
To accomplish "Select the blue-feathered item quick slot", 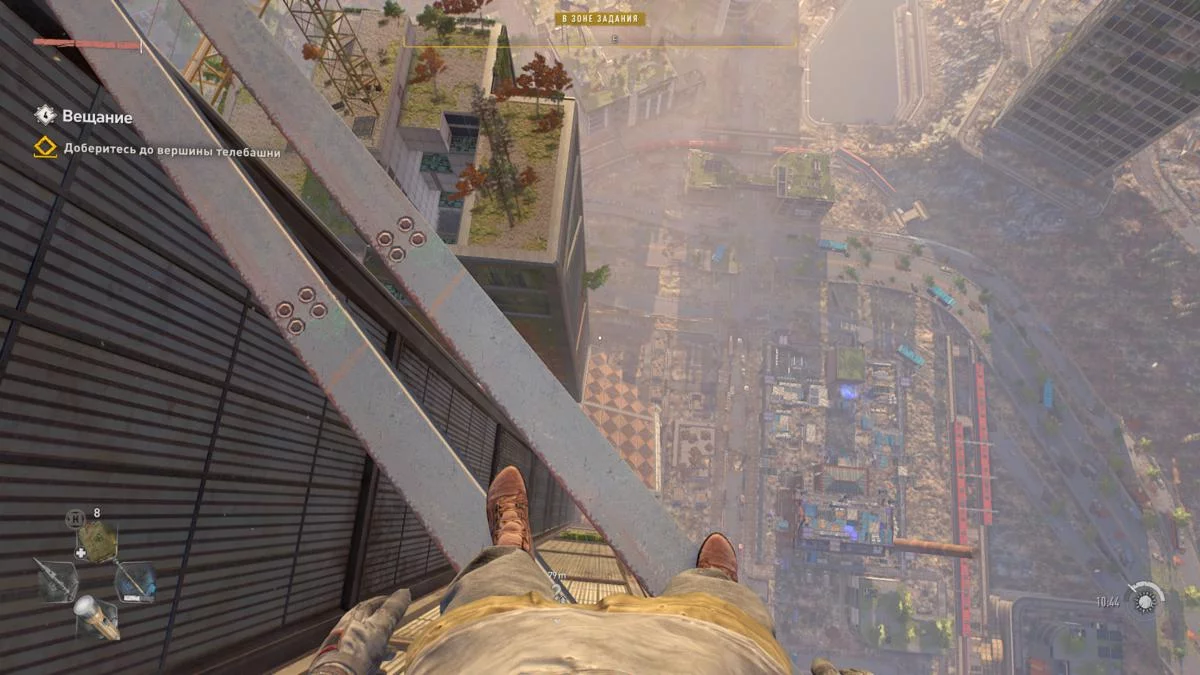I will pyautogui.click(x=135, y=581).
